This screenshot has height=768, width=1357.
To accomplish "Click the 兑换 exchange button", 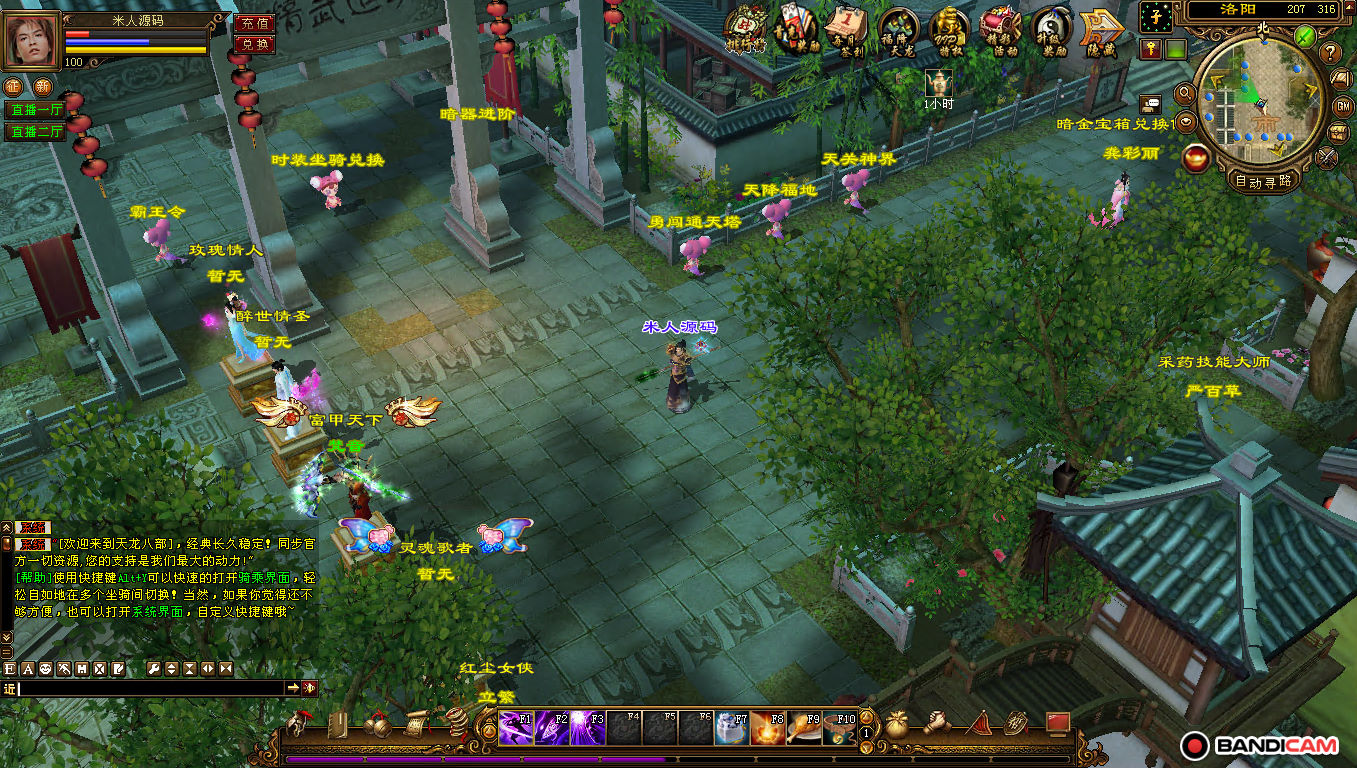I will 254,44.
